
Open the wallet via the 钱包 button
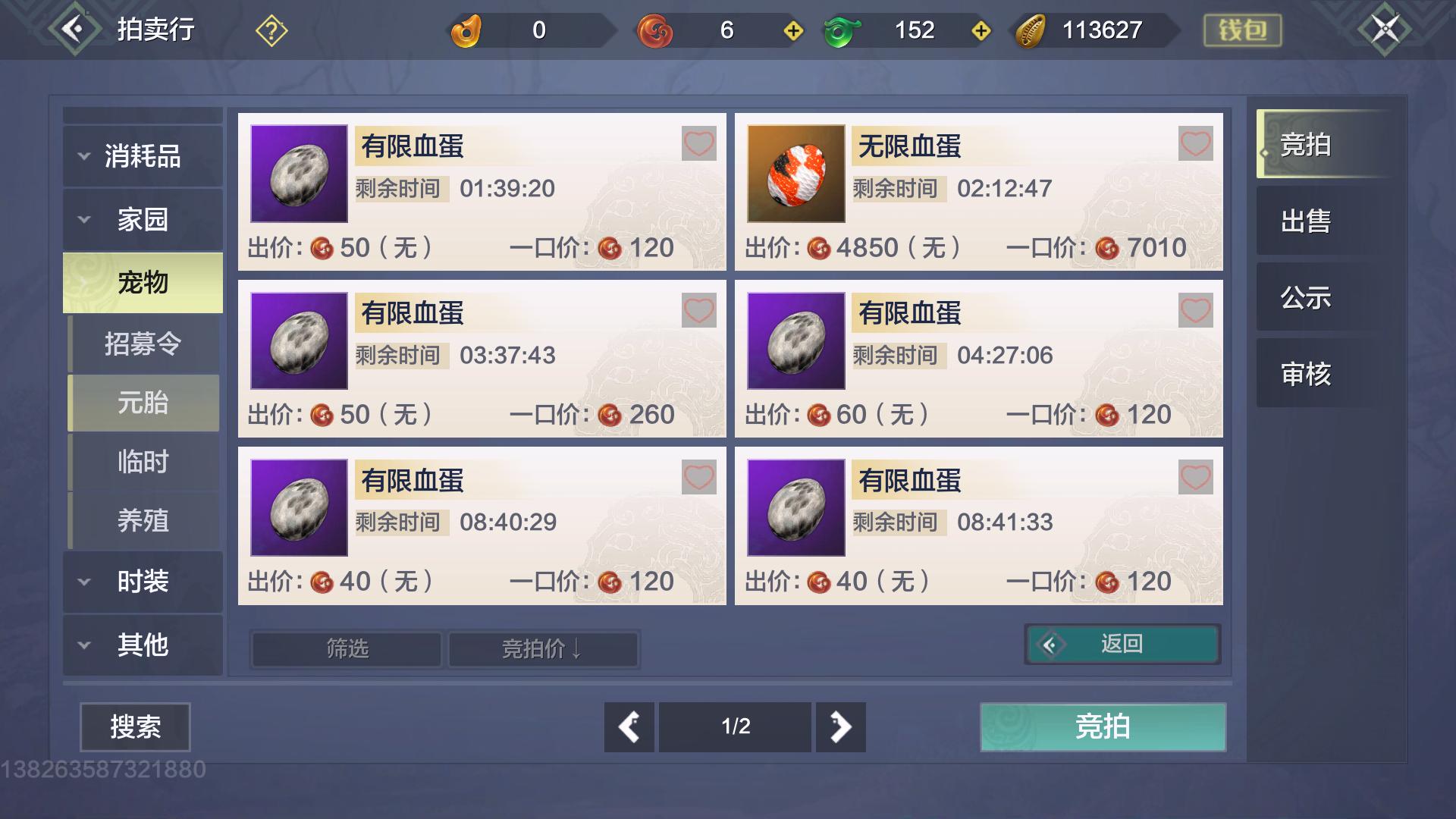pos(1241,30)
